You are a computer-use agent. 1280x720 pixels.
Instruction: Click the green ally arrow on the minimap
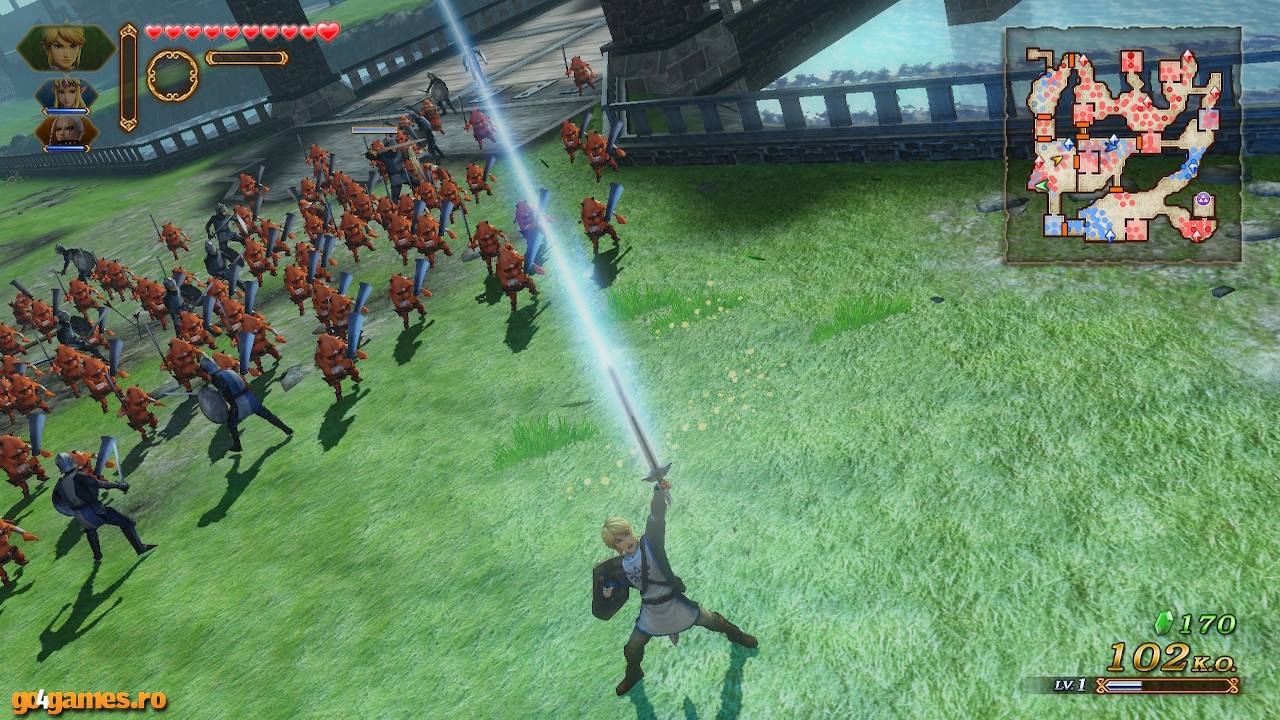(1043, 184)
